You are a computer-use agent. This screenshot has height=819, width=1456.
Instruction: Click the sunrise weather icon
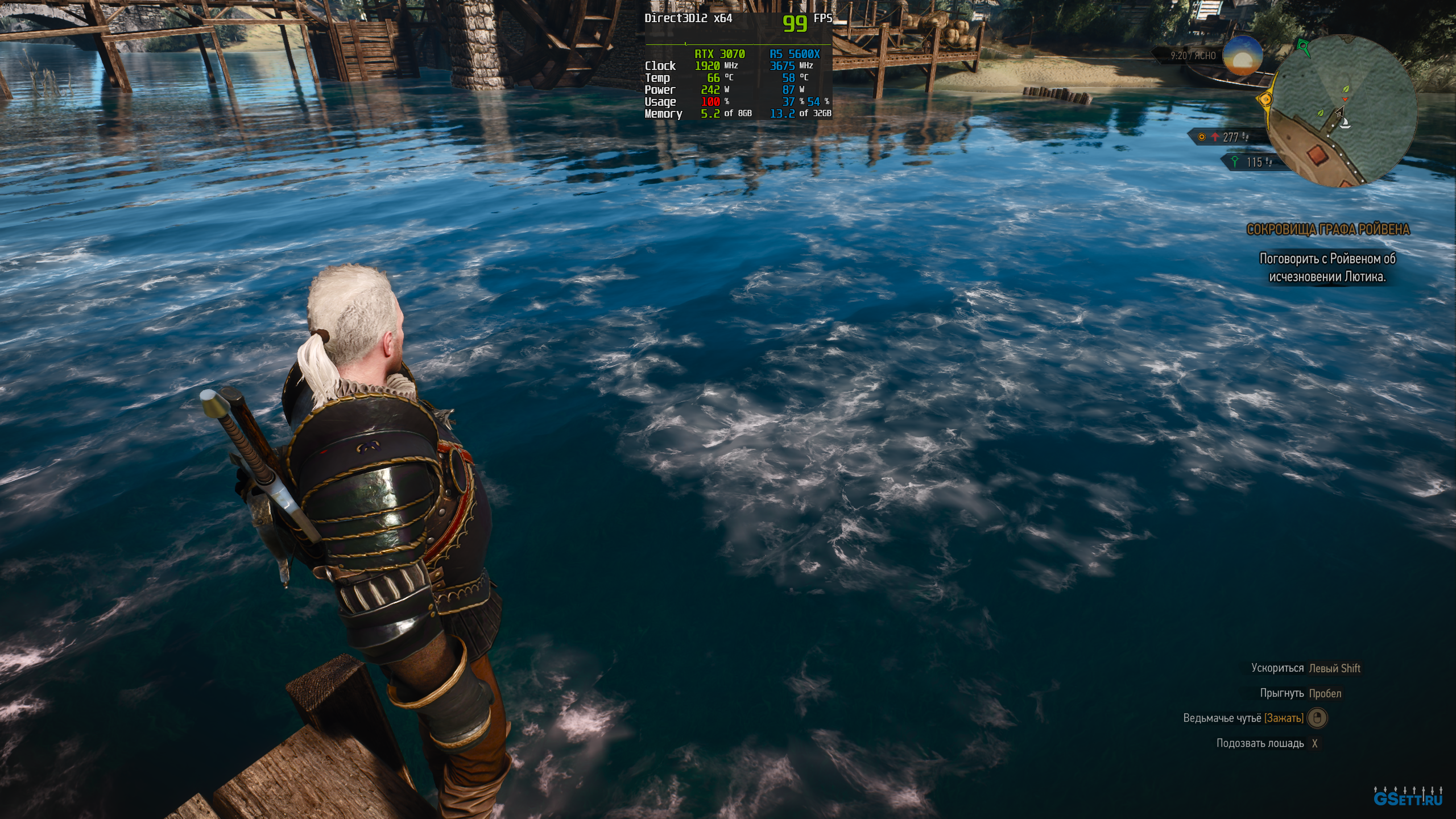point(1243,55)
